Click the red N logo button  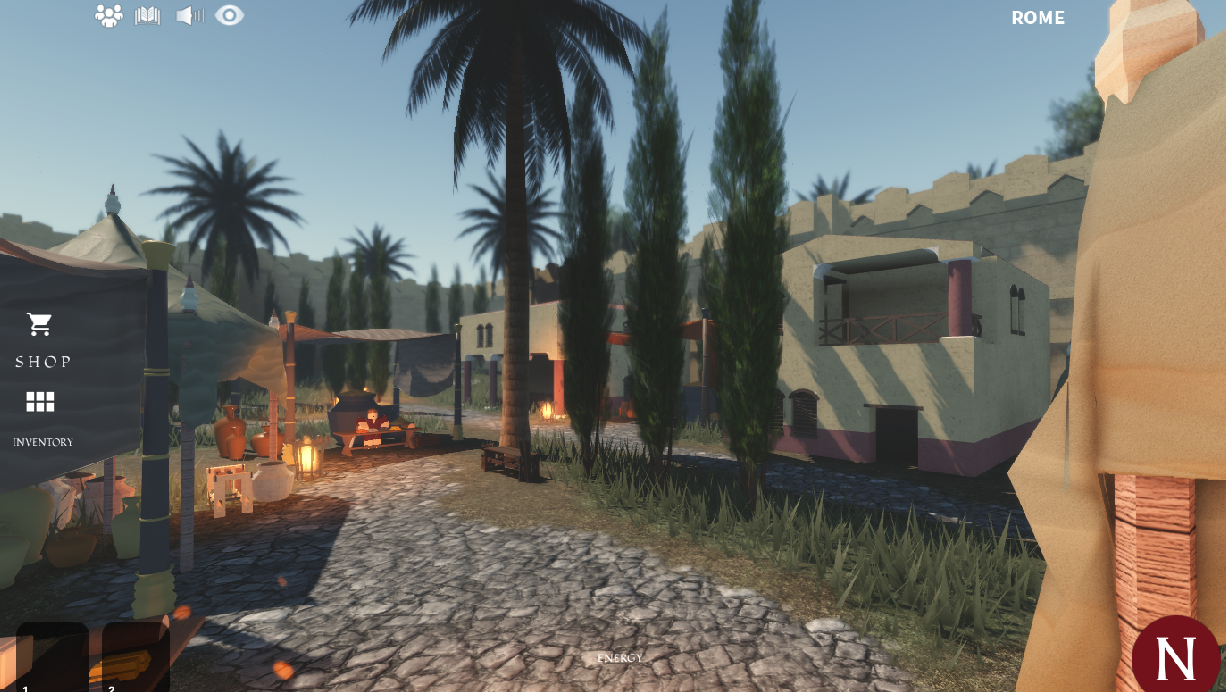pyautogui.click(x=1176, y=656)
